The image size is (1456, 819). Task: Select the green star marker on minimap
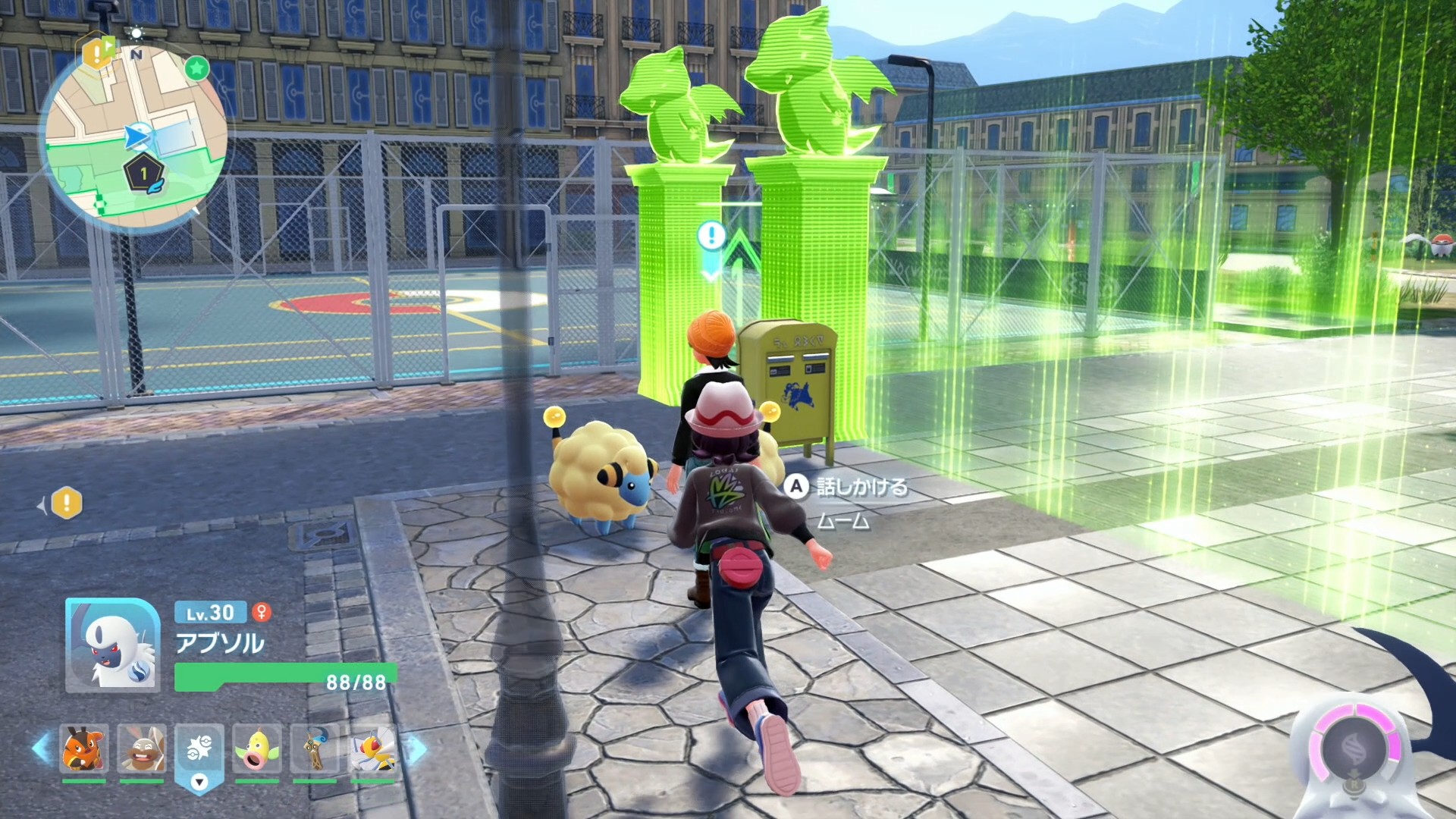197,68
